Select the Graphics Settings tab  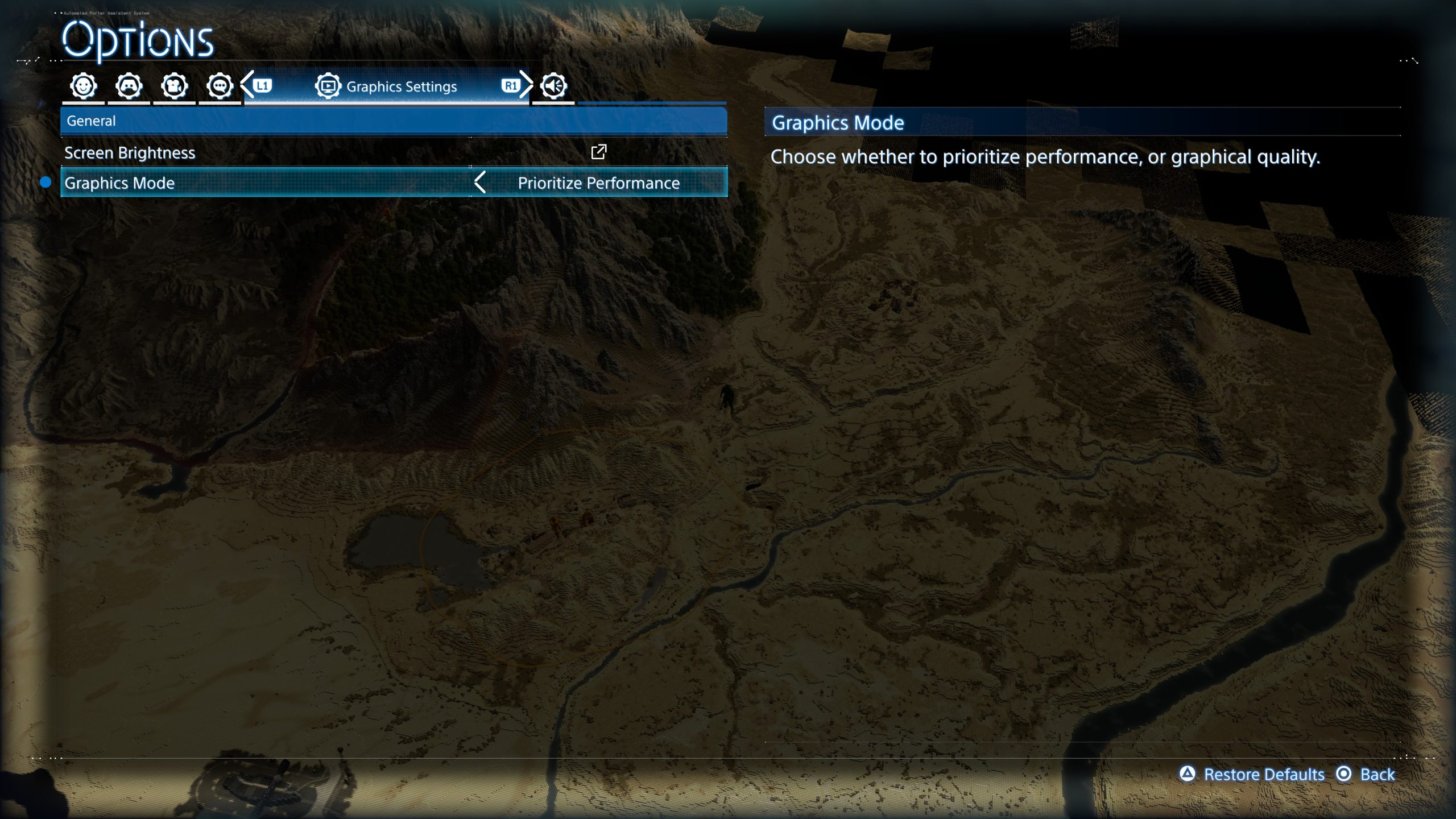[387, 86]
